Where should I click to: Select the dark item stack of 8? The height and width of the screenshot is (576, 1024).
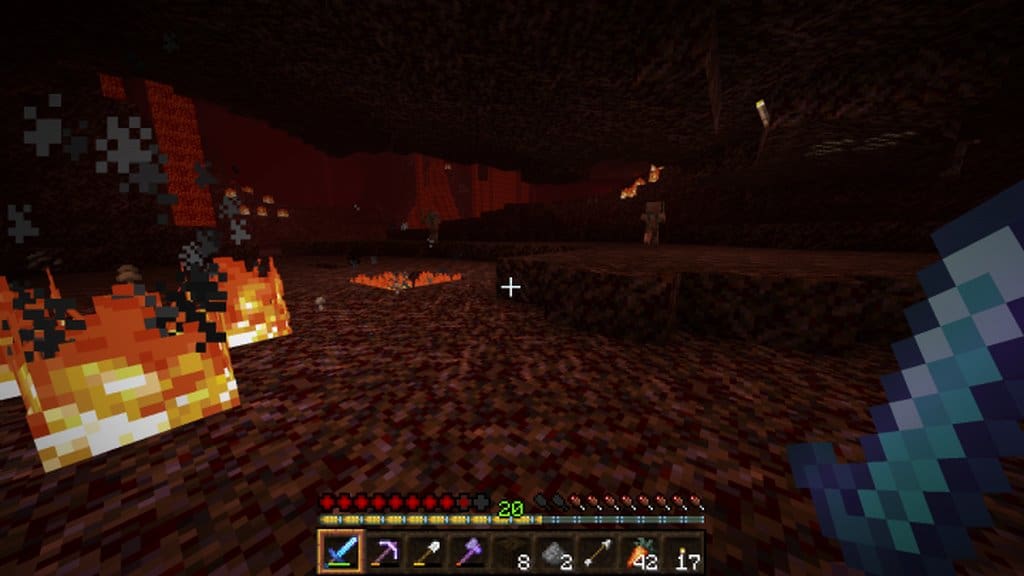click(511, 551)
